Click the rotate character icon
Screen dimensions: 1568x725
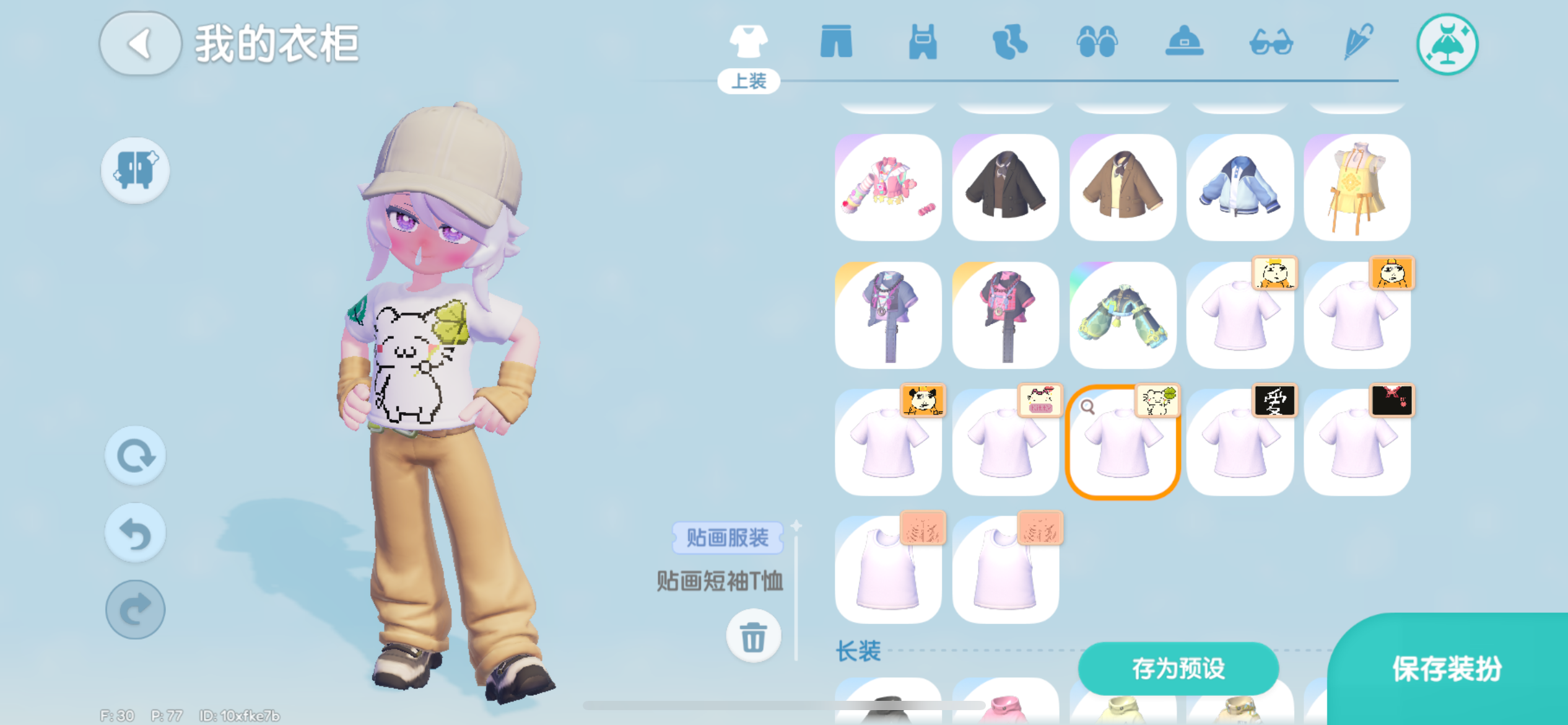point(135,455)
